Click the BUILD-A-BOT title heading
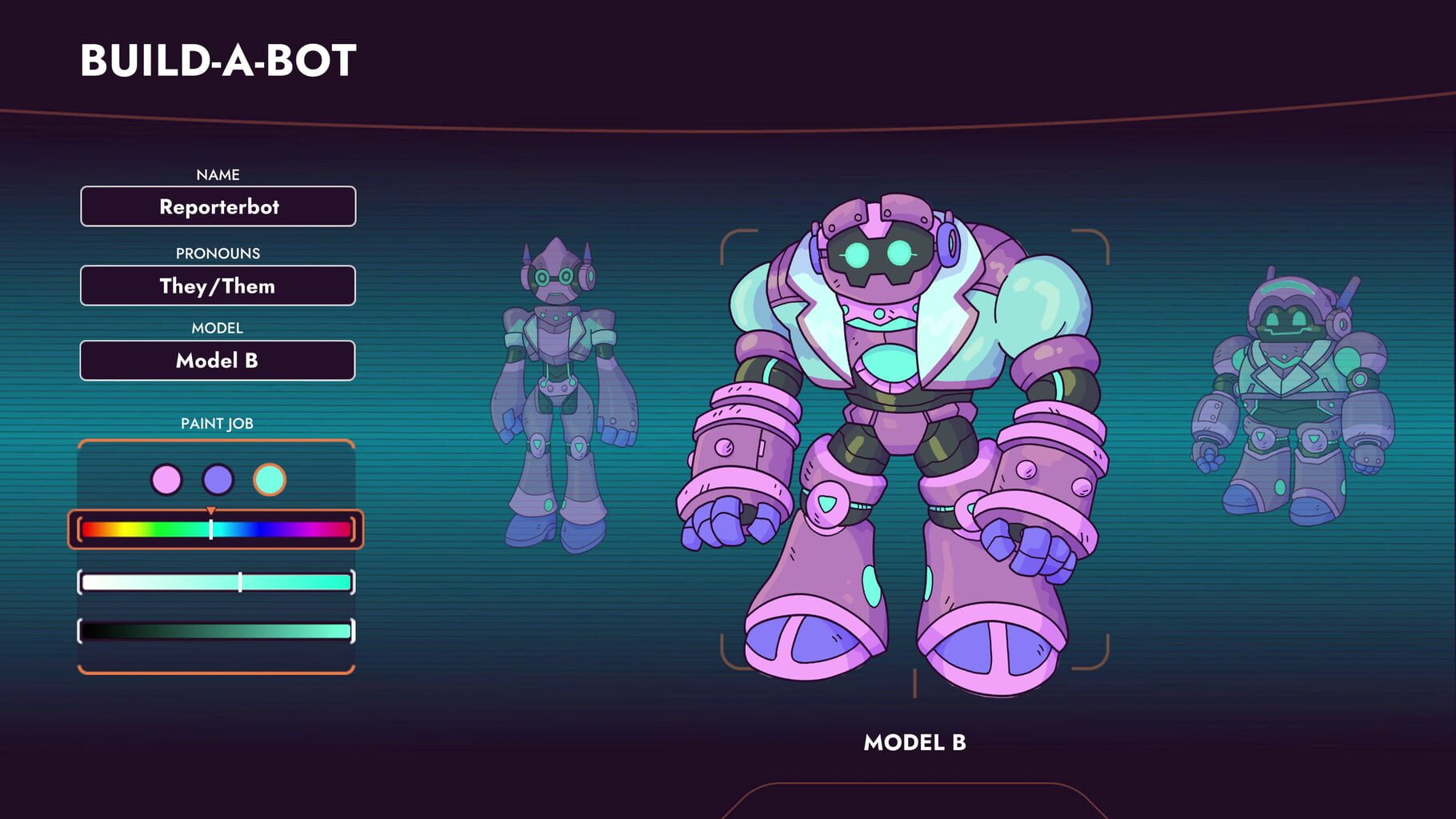The width and height of the screenshot is (1456, 819). (x=218, y=59)
